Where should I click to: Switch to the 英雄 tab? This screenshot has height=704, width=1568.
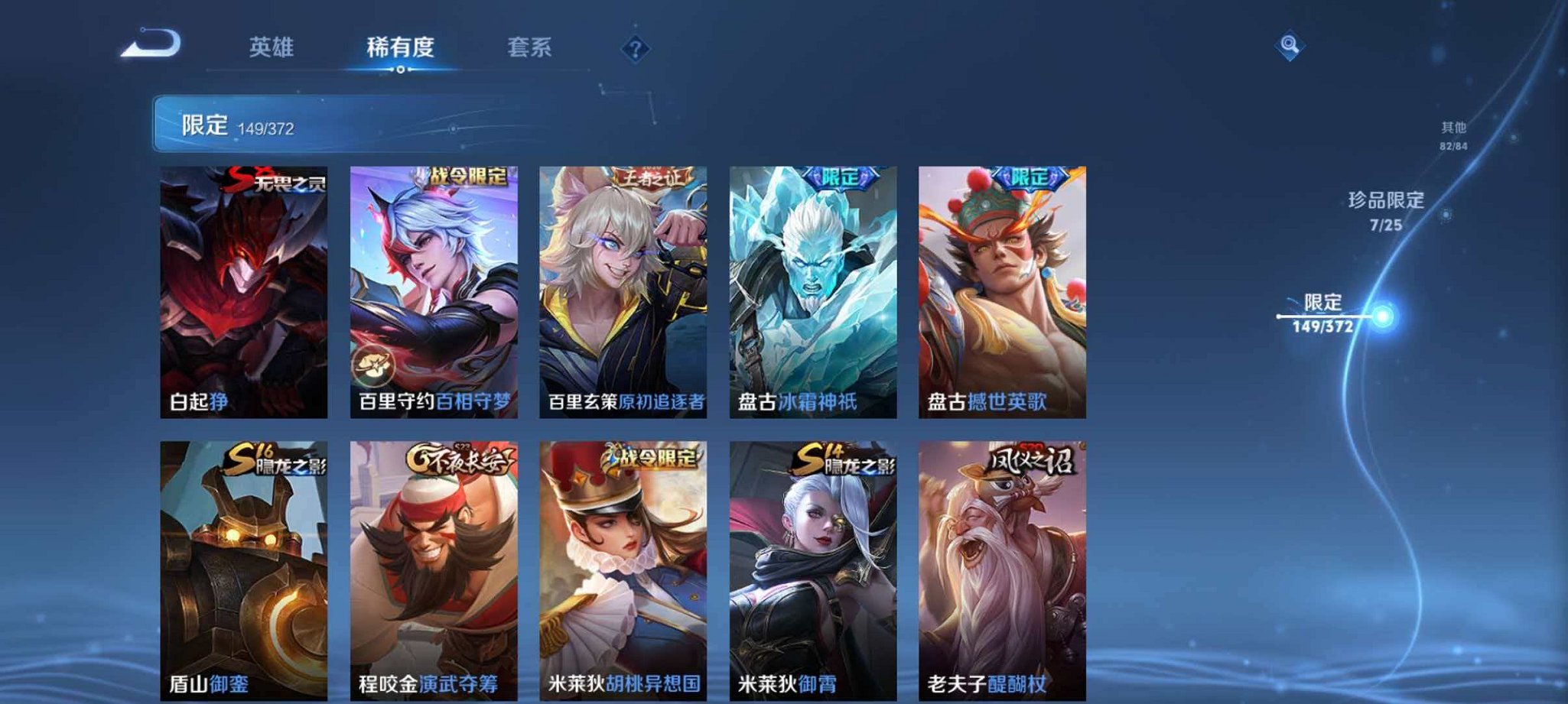[x=273, y=46]
